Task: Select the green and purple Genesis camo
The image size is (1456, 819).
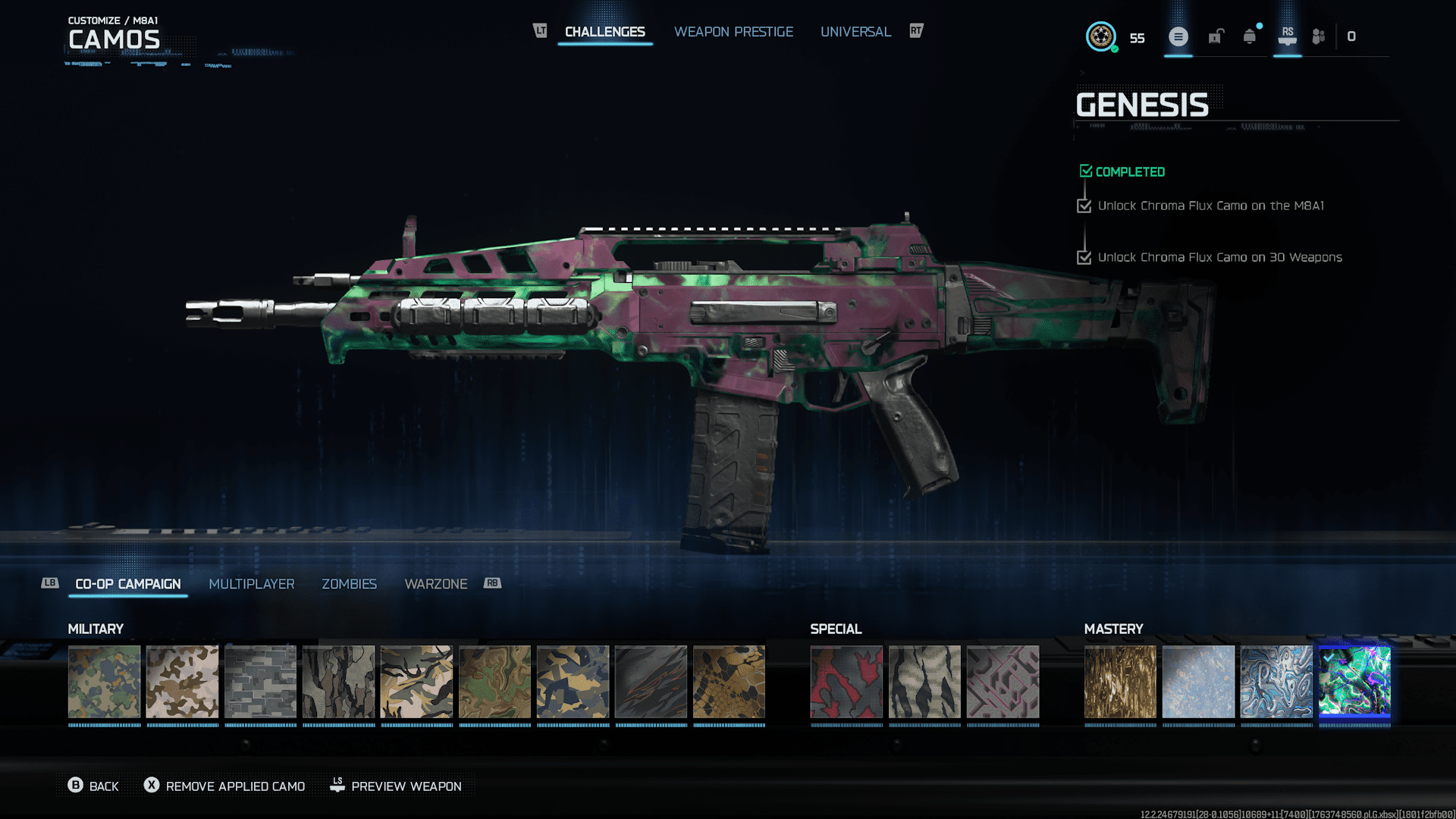Action: (x=1354, y=682)
